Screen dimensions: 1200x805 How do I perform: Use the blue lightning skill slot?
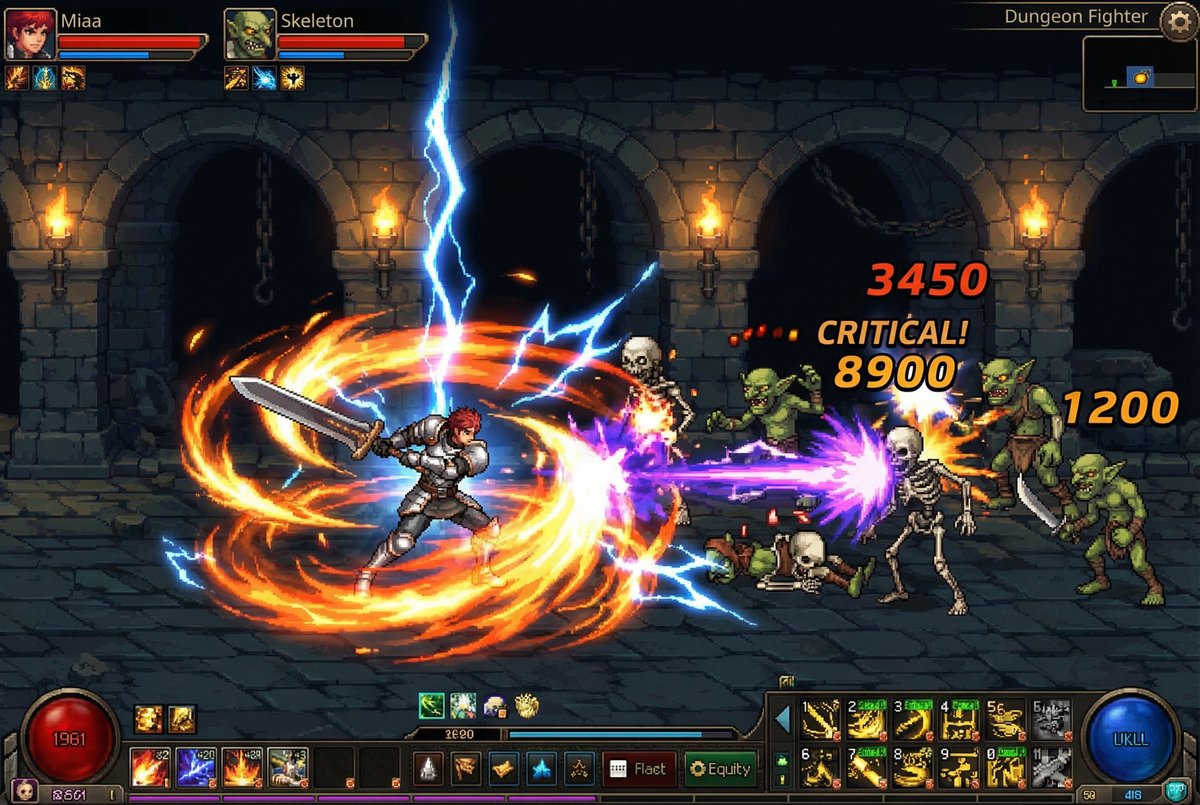[196, 768]
